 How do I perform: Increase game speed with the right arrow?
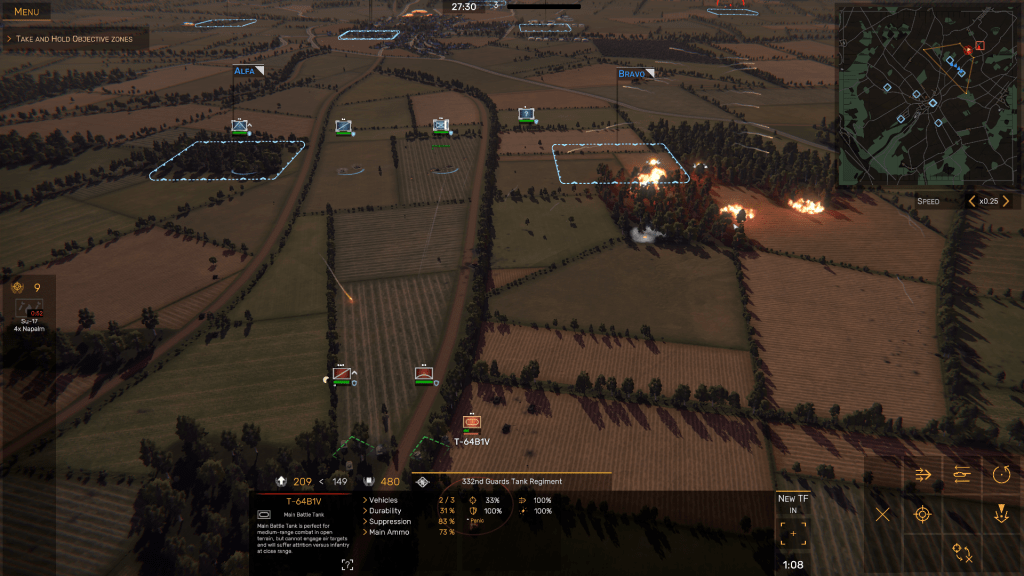click(1005, 201)
